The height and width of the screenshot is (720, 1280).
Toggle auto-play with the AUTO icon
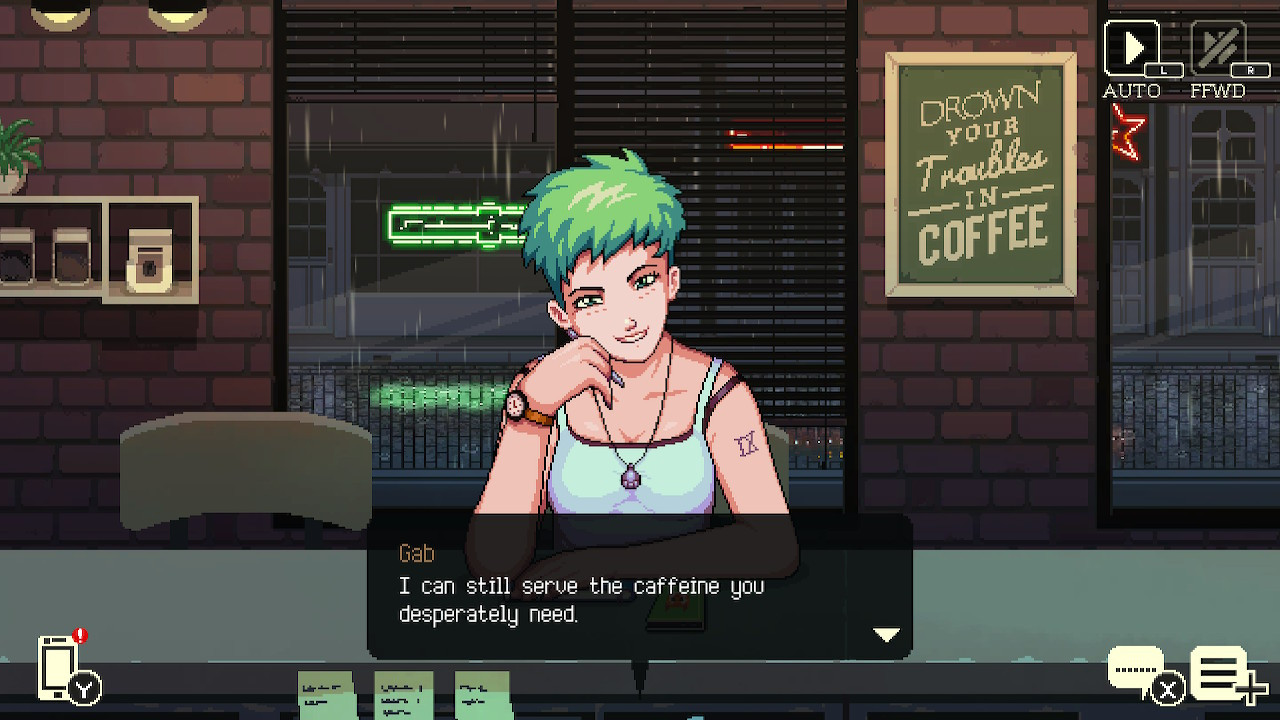tap(1131, 45)
